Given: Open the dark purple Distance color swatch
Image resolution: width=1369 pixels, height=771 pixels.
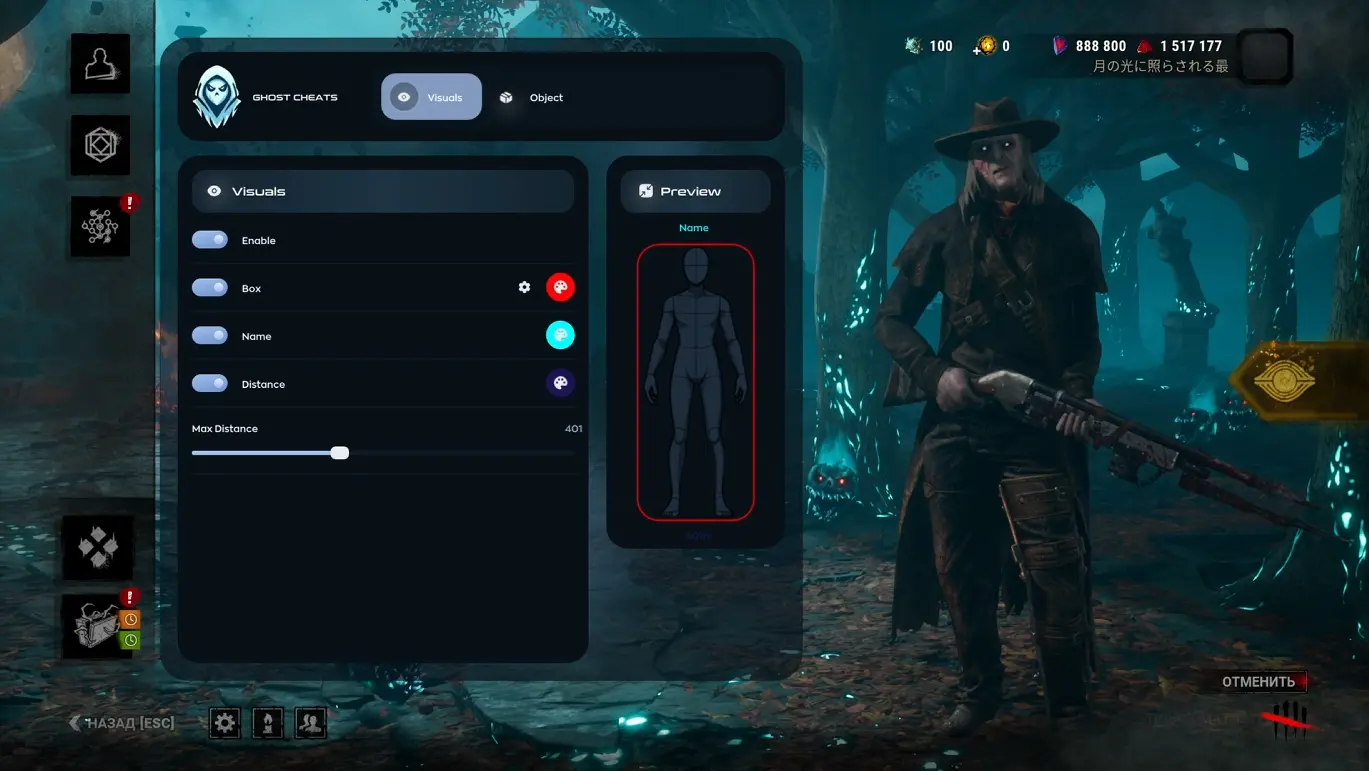Looking at the screenshot, I should [560, 383].
